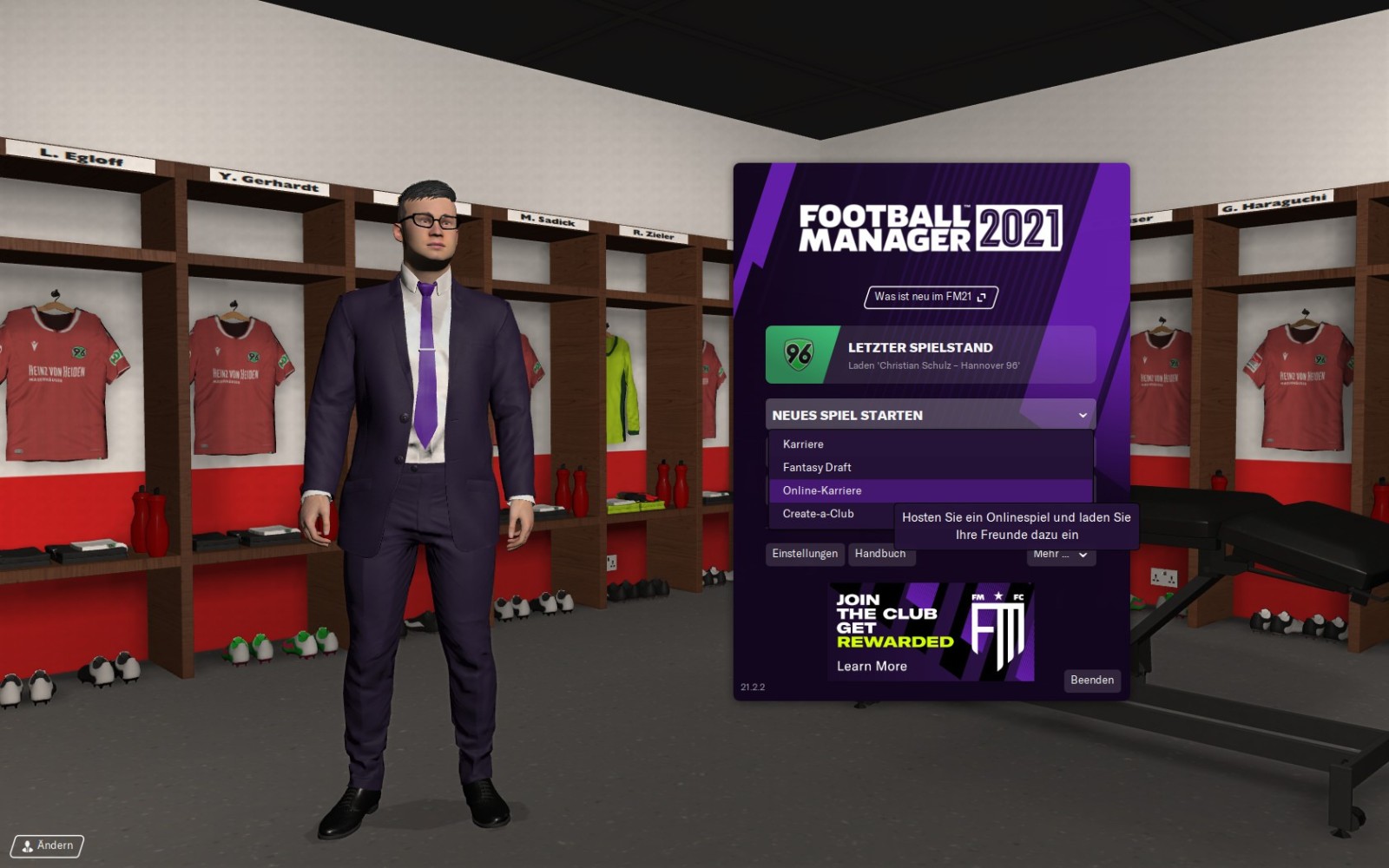Load the Letzter Spielstand Hannover 96 save
The width and height of the screenshot is (1389, 868).
pyautogui.click(x=930, y=354)
